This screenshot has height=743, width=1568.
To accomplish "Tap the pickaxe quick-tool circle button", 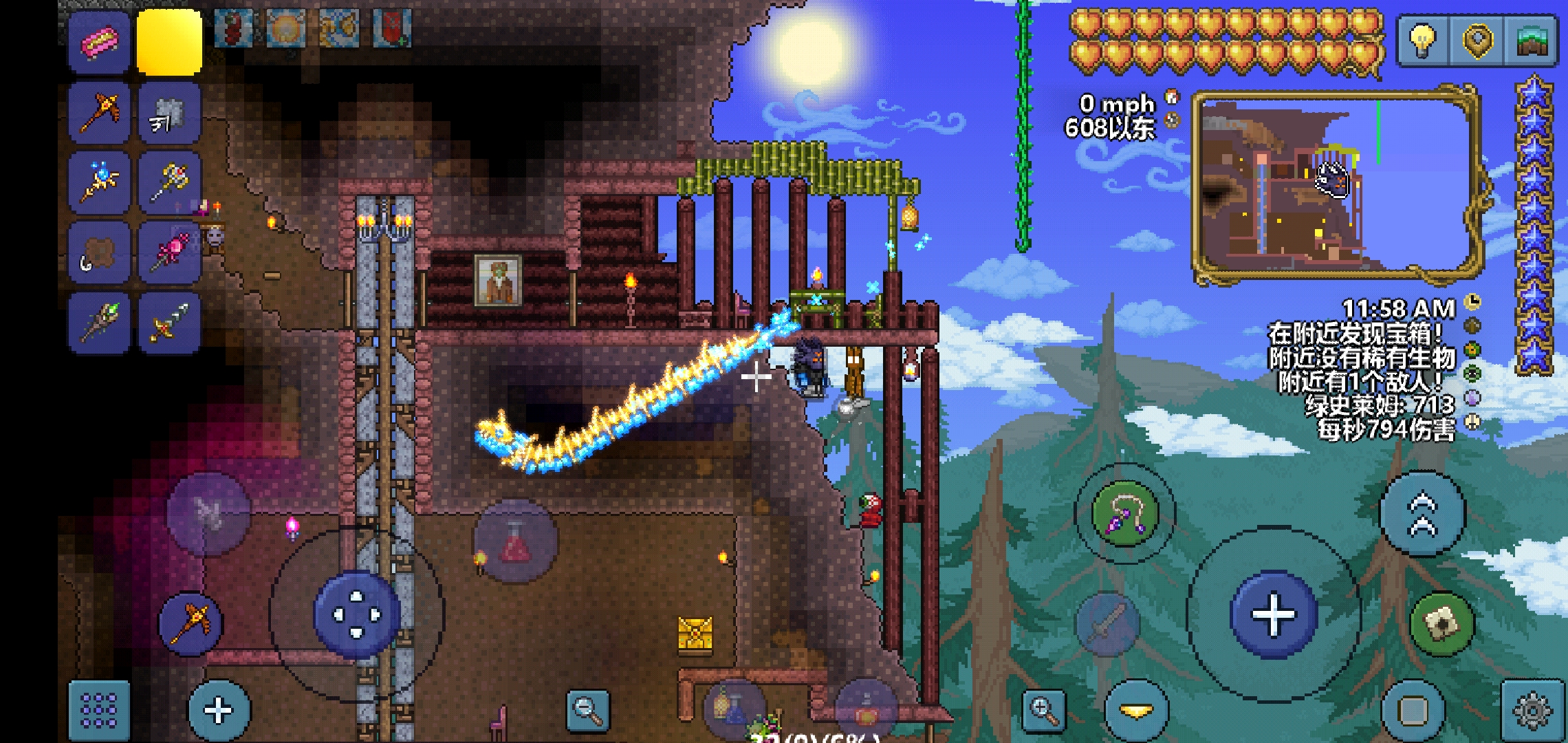I will (190, 623).
